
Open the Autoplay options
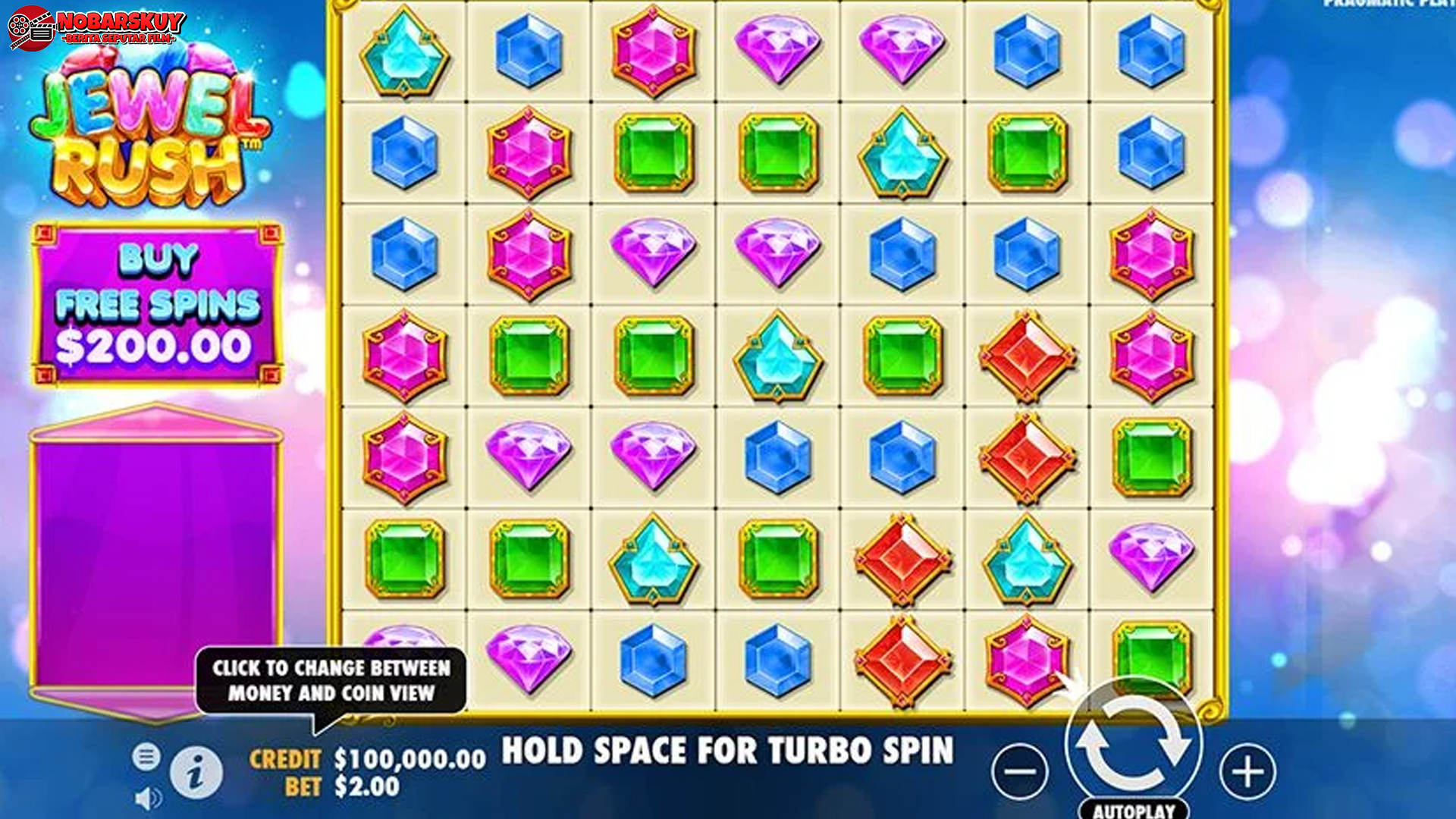pos(1134,809)
